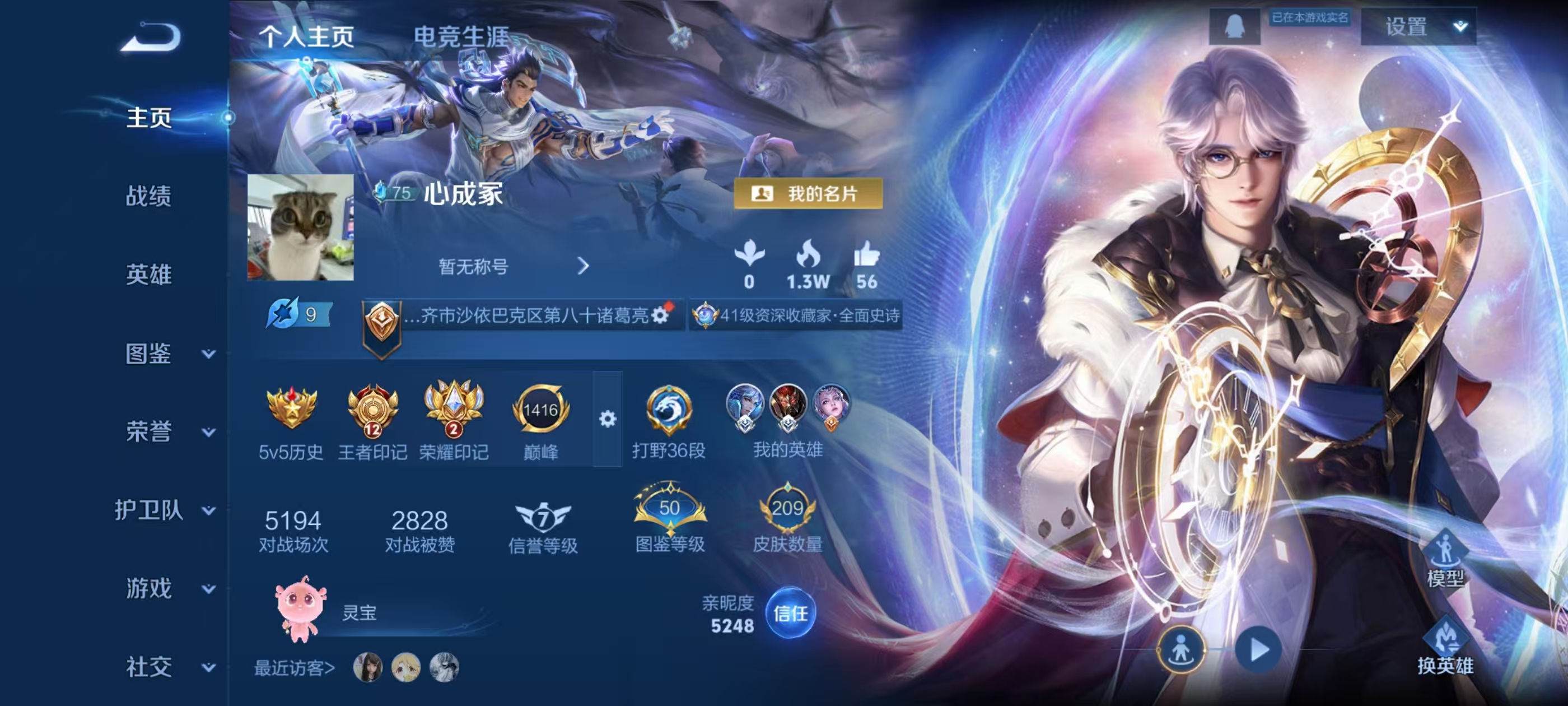
Task: Click the 信任 intimacy button
Action: (790, 613)
